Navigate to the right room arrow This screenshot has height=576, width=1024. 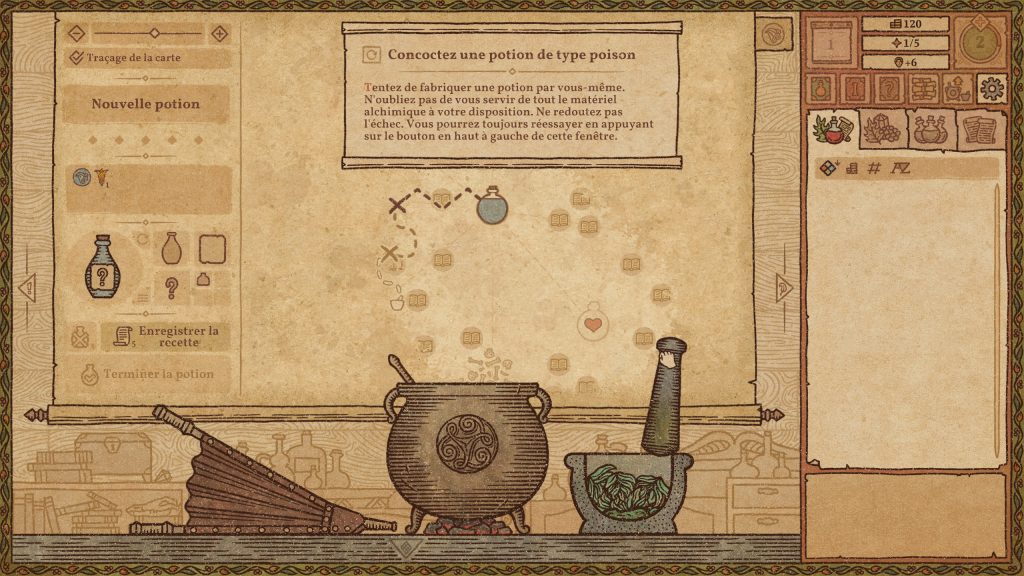784,288
